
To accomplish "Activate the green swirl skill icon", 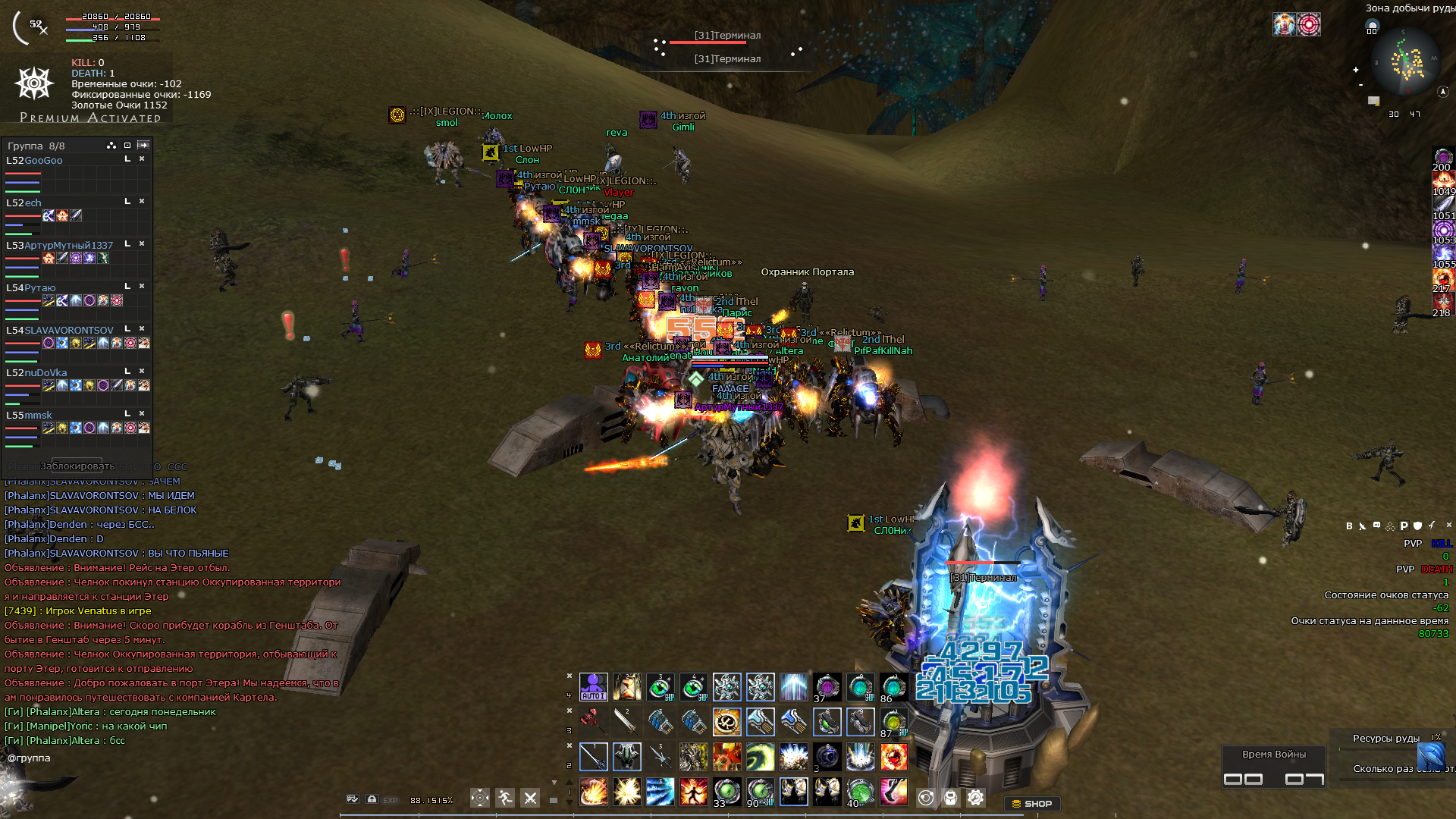I will tap(760, 757).
